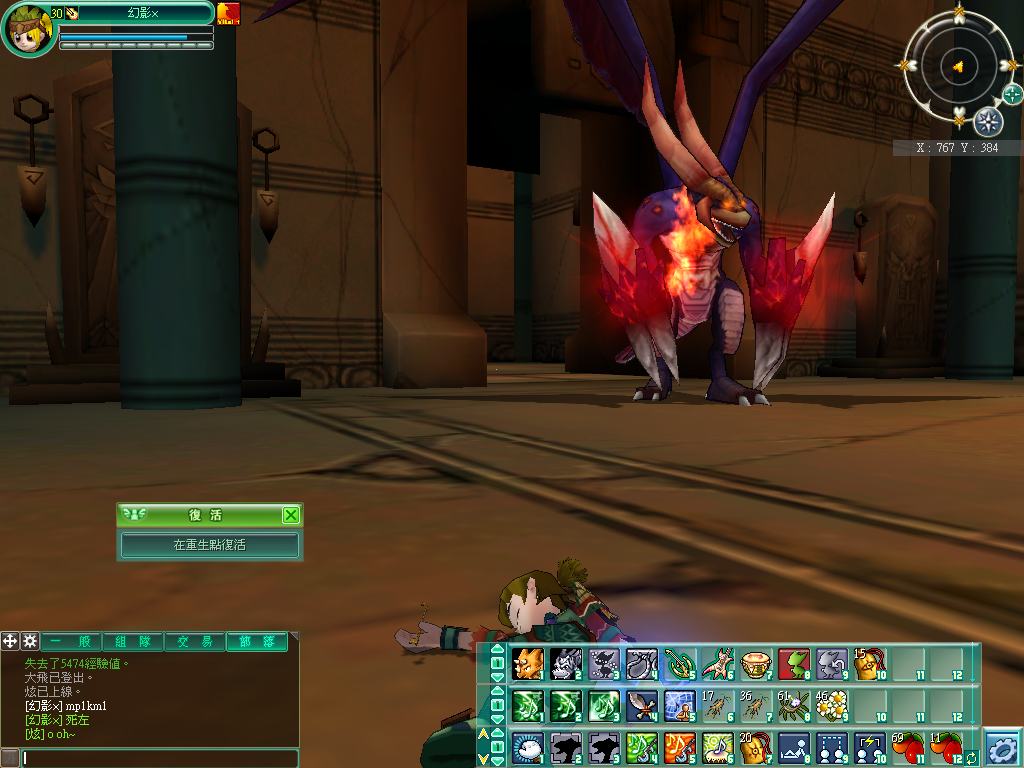Use the drum skill in slot 7

[756, 663]
